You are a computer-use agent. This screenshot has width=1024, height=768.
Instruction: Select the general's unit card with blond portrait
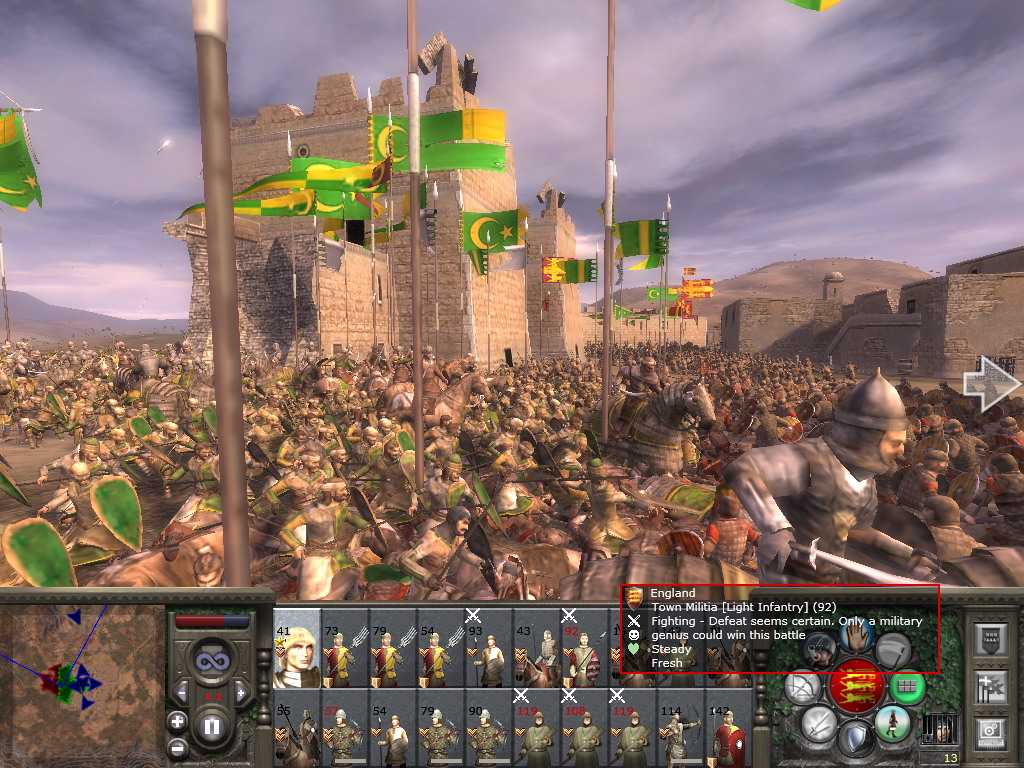(x=296, y=648)
